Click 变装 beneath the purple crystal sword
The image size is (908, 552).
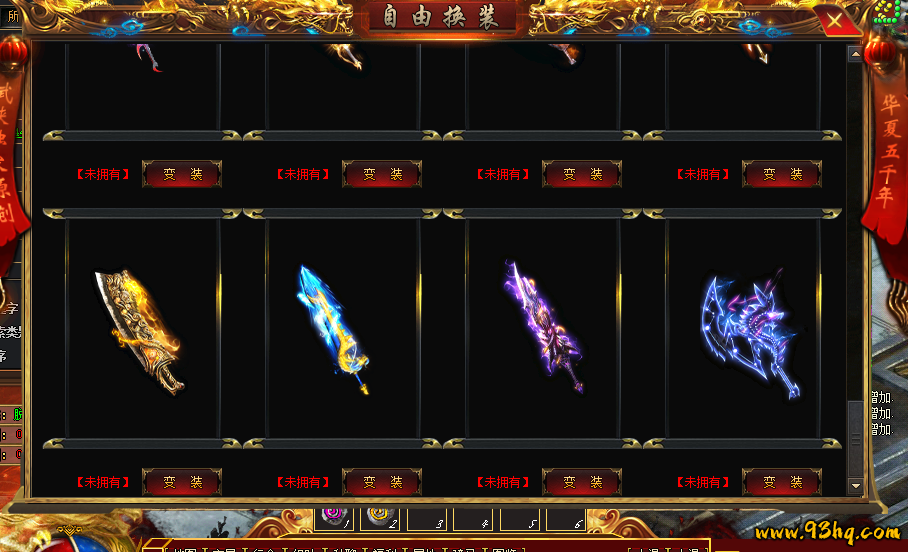[582, 482]
